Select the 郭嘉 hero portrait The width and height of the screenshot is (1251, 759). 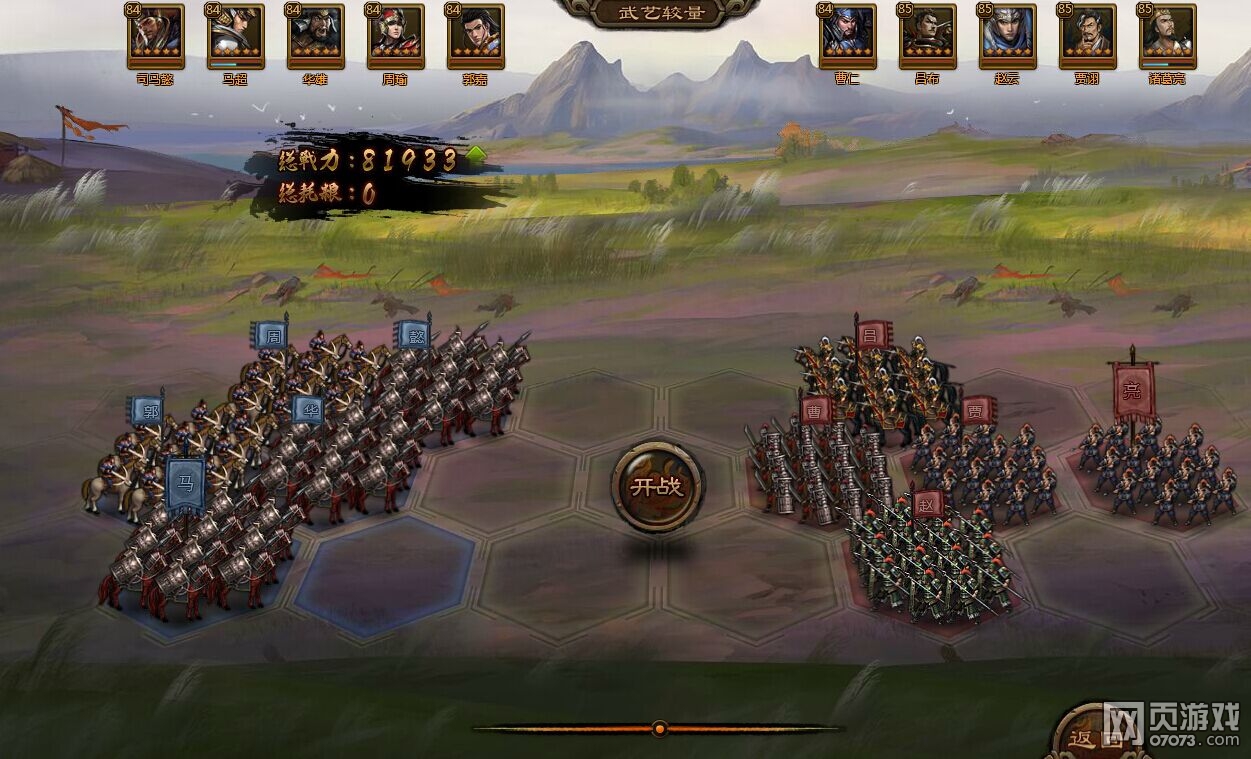pyautogui.click(x=476, y=36)
